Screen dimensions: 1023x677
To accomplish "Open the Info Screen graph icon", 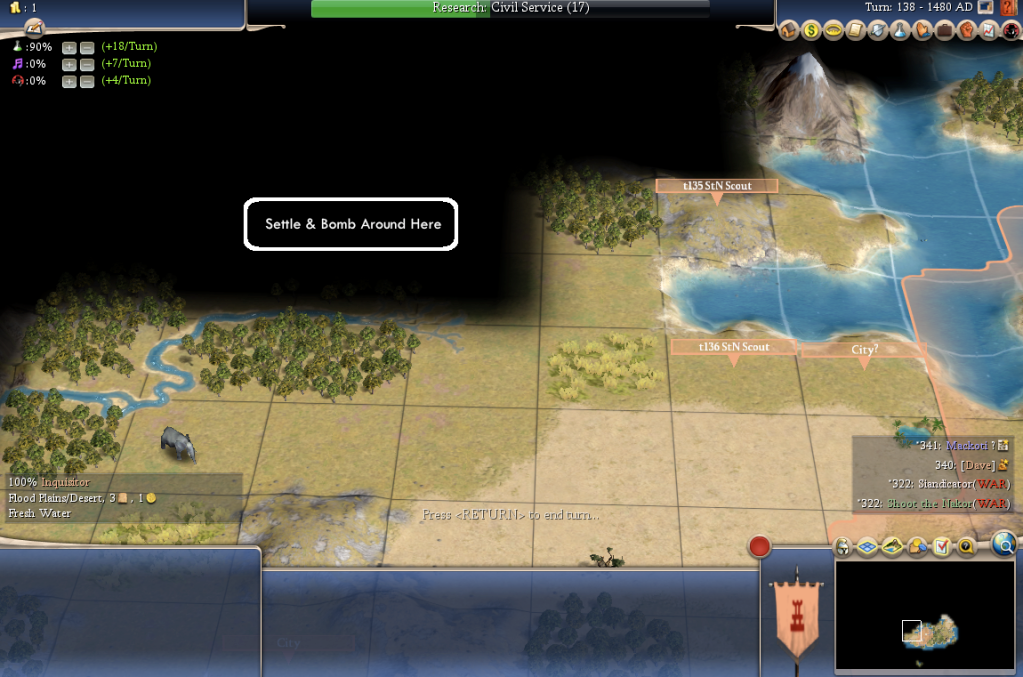I will (987, 31).
